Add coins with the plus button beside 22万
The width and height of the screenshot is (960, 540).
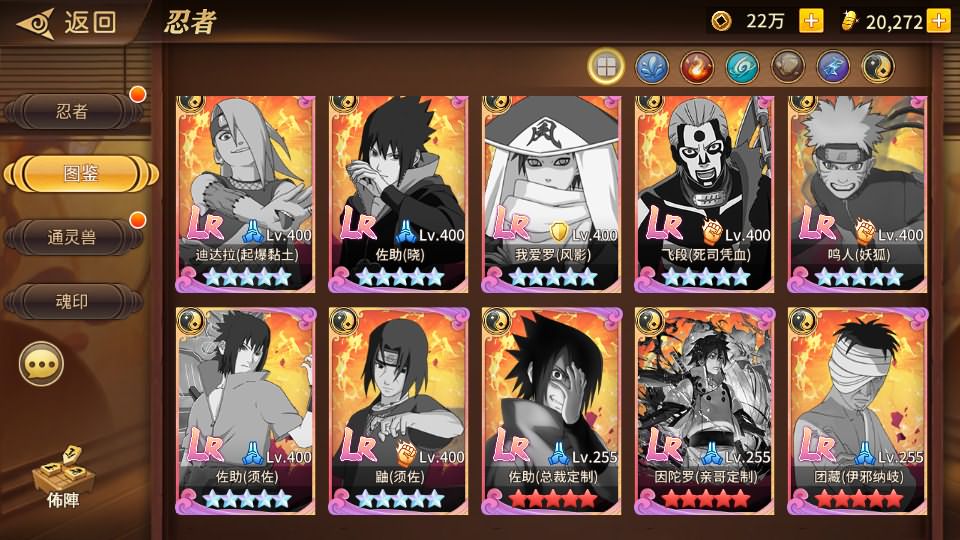point(811,21)
